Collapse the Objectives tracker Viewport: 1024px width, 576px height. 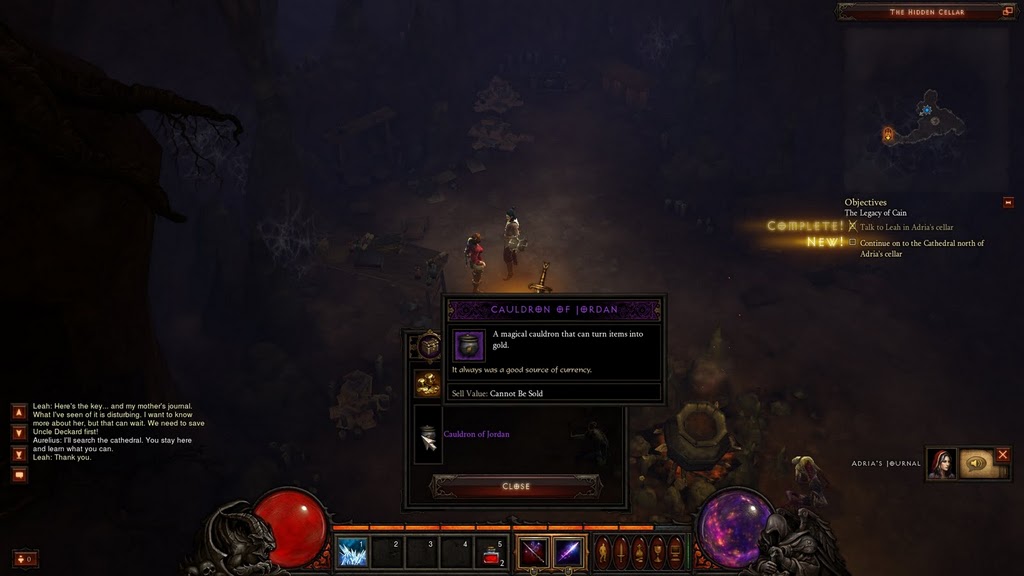tap(1008, 203)
